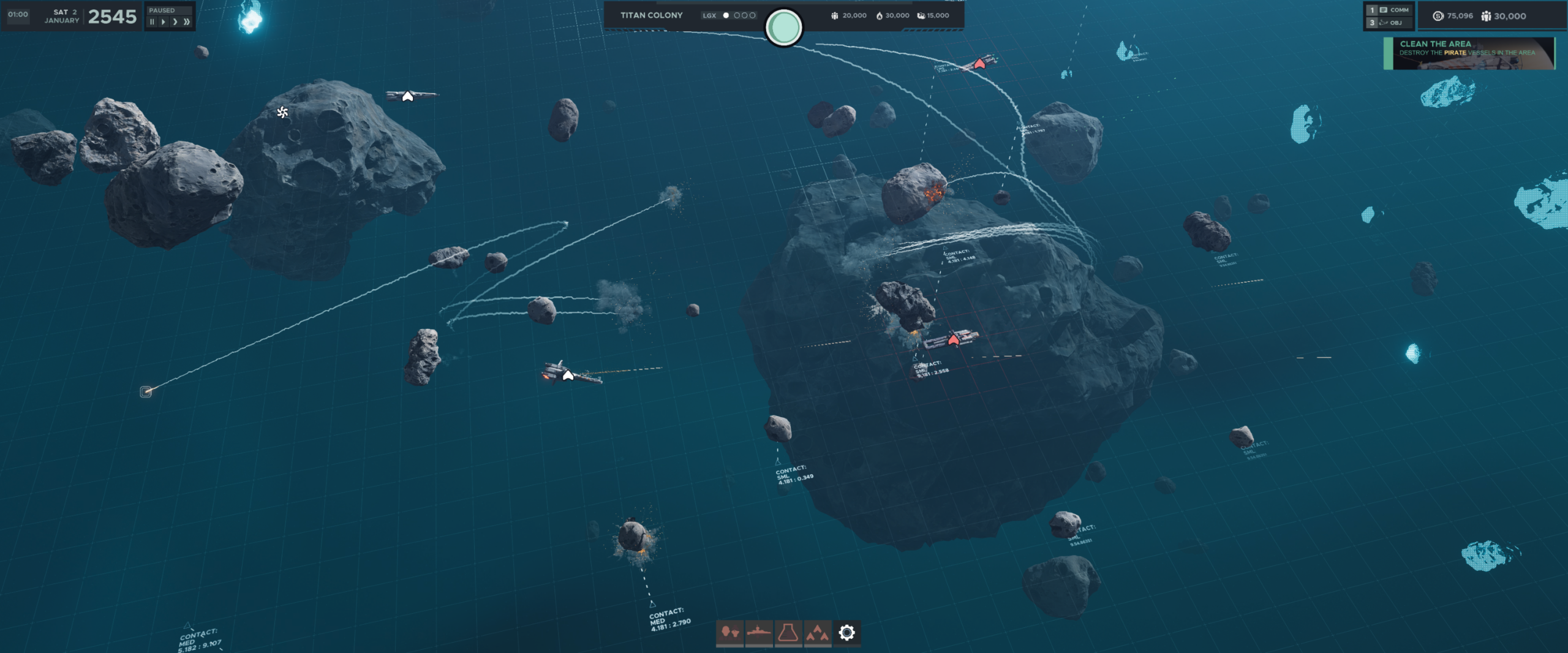Open the crew personnel menu
This screenshot has height=653, width=1568.
pos(729,632)
